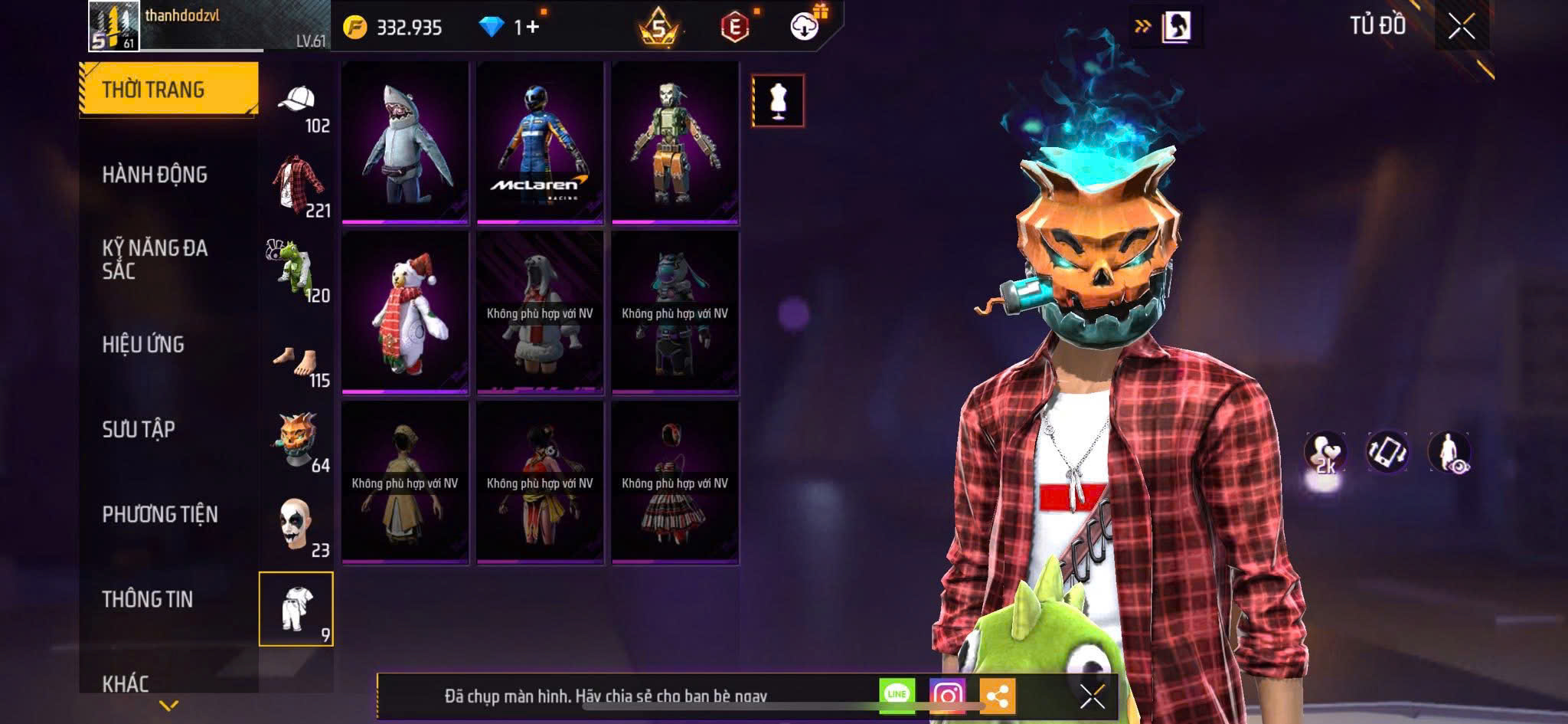Dismiss the screenshot share banner
Image resolution: width=1568 pixels, height=724 pixels.
pyautogui.click(x=1092, y=696)
